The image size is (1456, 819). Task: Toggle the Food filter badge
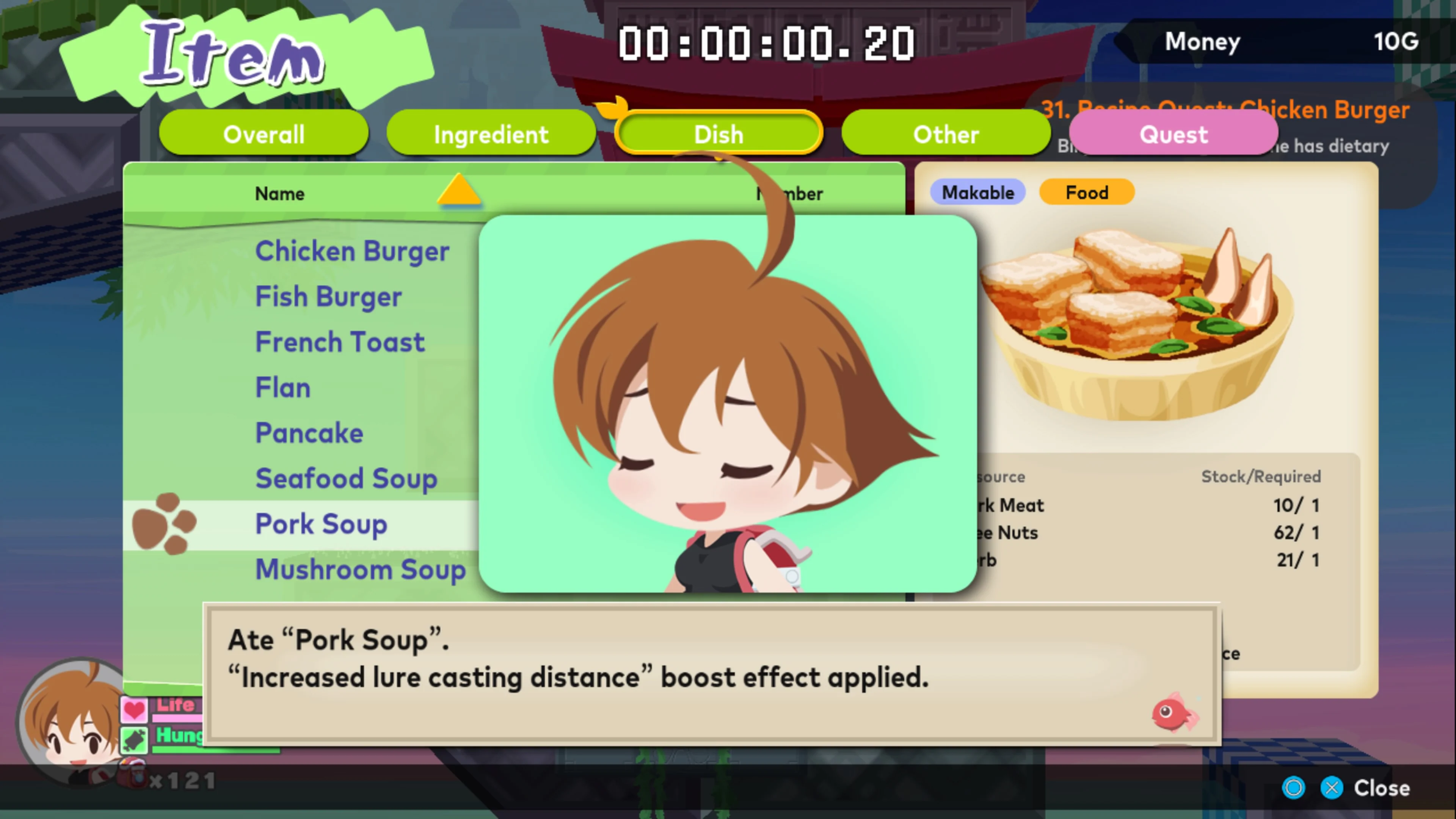(1086, 192)
